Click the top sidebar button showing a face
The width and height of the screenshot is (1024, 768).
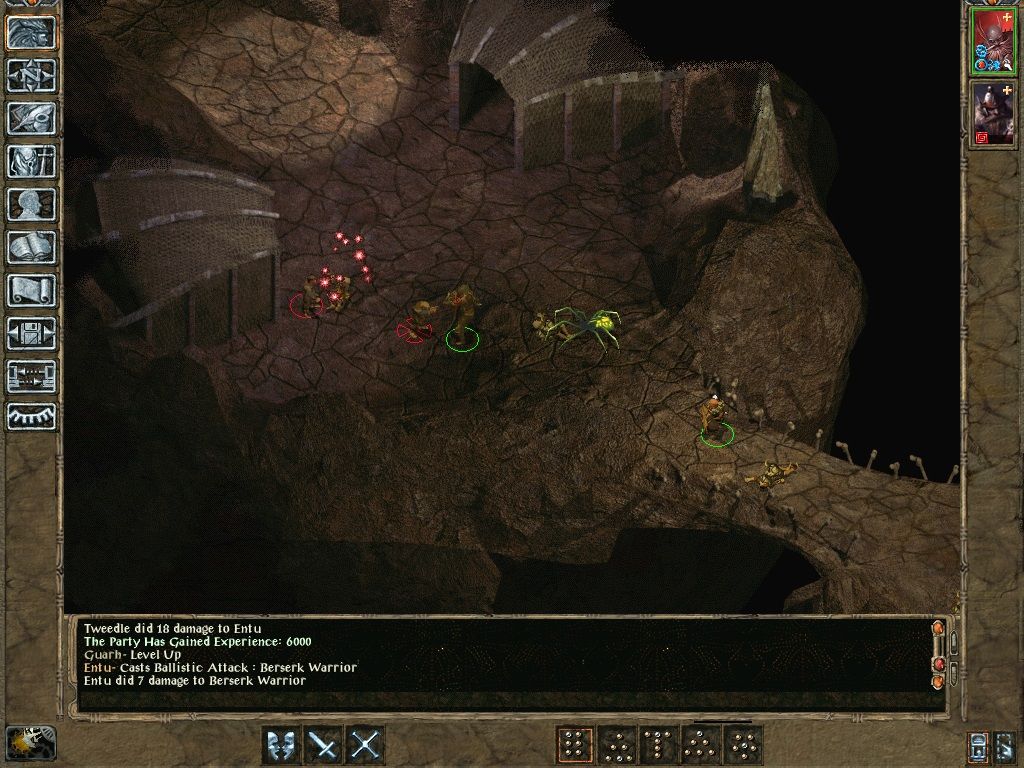(31, 32)
